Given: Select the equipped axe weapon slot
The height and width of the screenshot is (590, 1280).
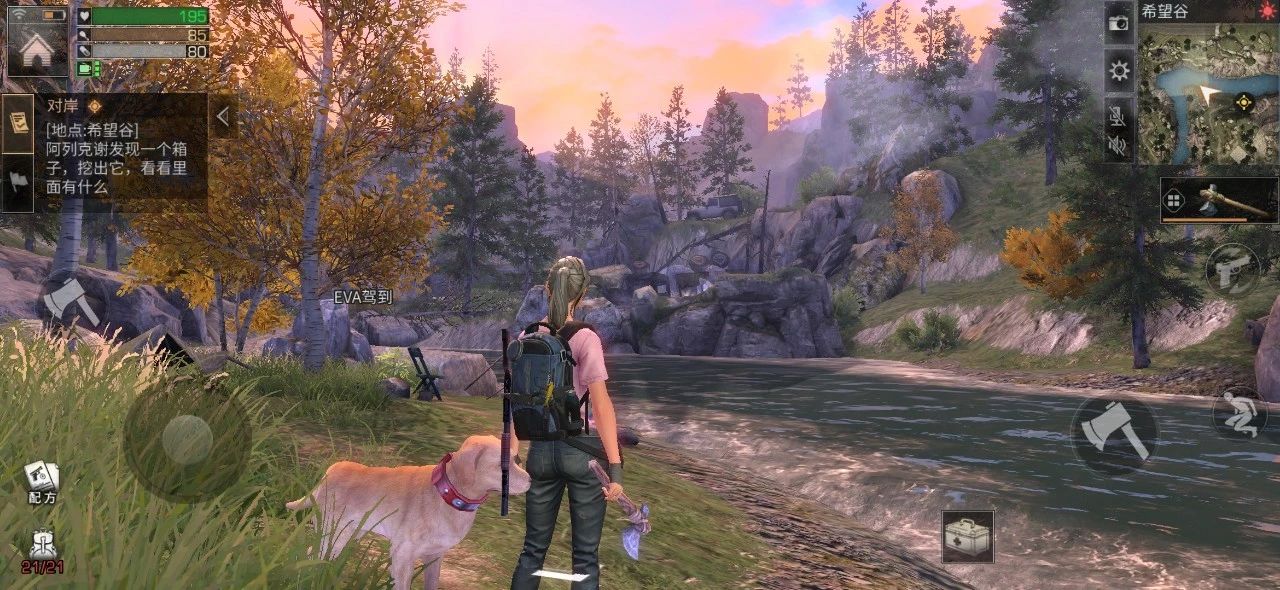Looking at the screenshot, I should pyautogui.click(x=1219, y=201).
